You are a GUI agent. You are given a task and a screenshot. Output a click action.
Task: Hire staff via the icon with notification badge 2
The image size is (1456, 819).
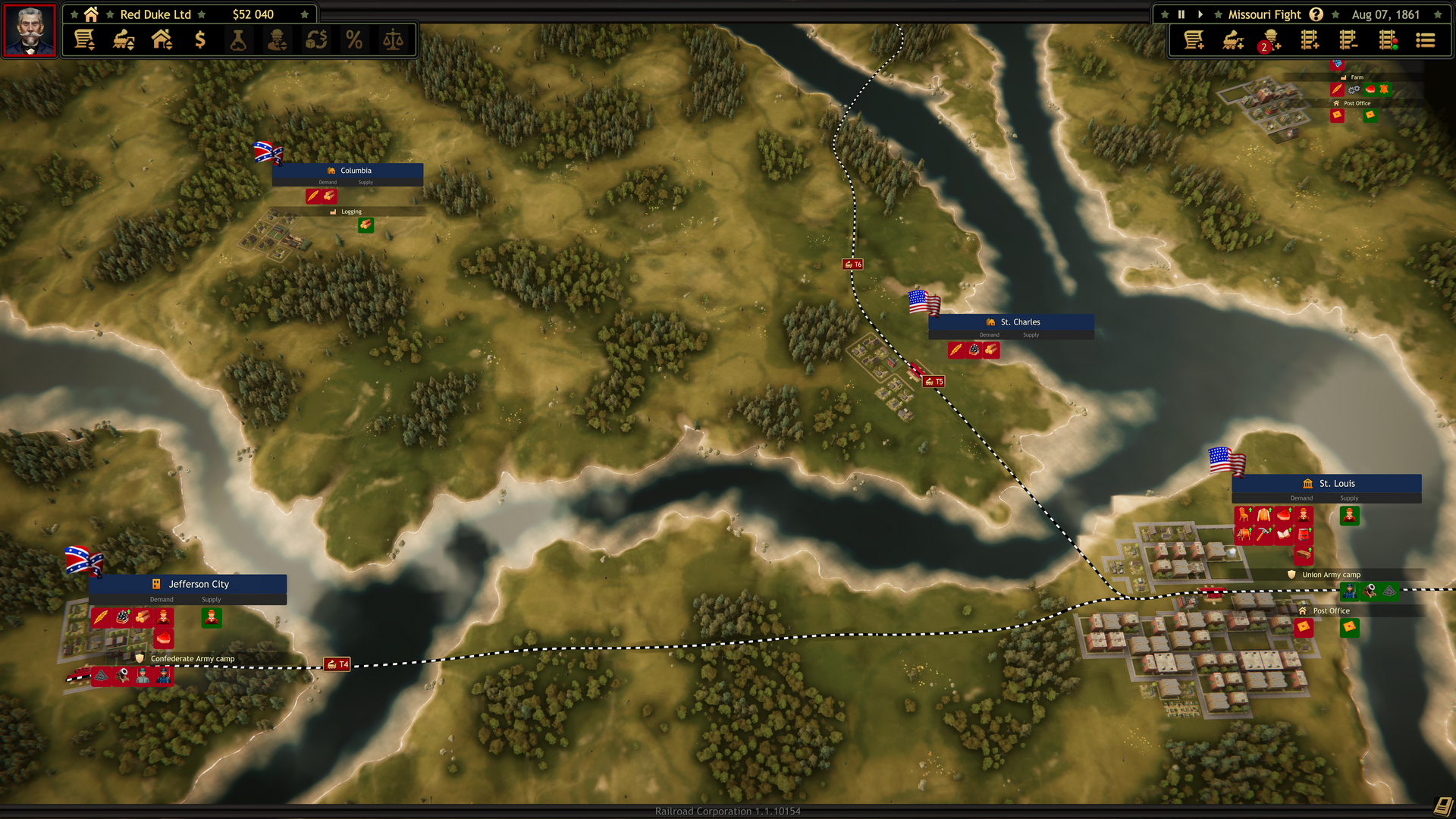[1270, 40]
